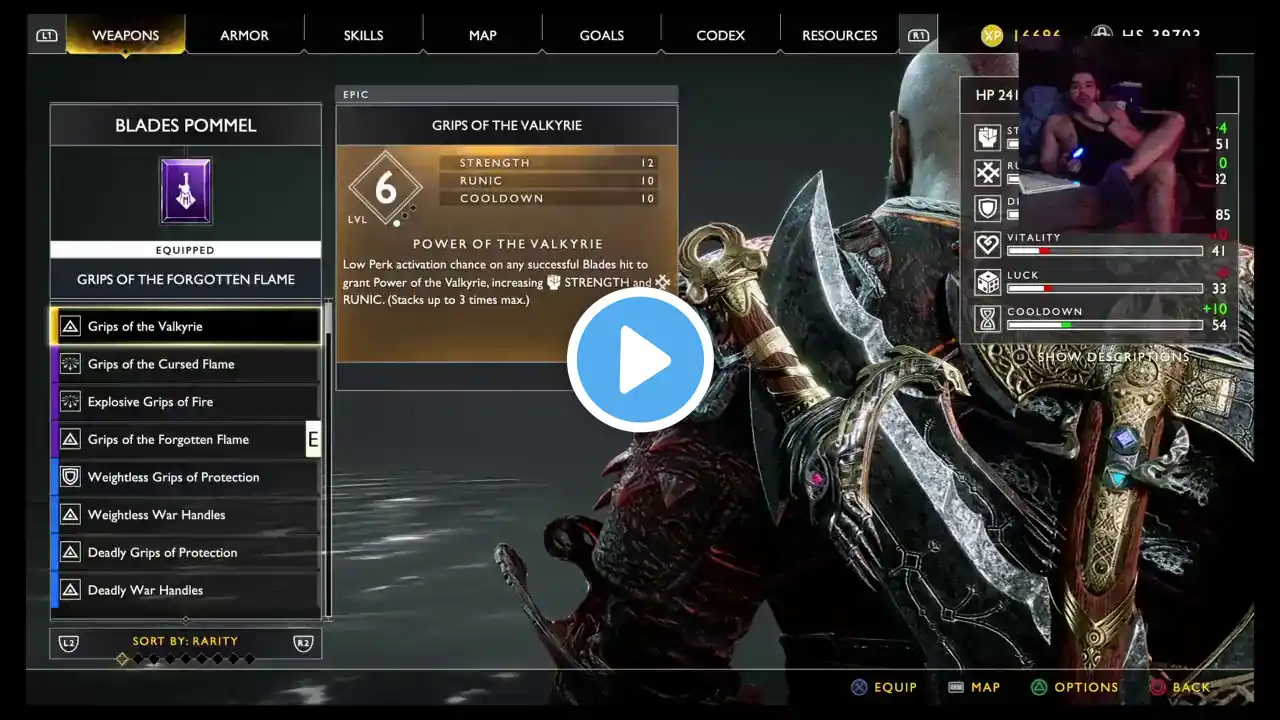This screenshot has width=1280, height=720.
Task: Select Explosive Grips of Fire
Action: [186, 402]
